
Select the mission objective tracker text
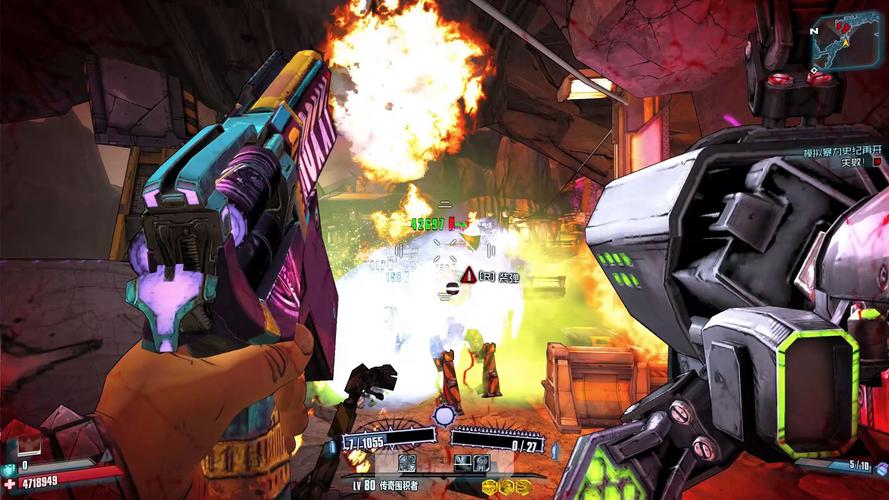(x=840, y=154)
